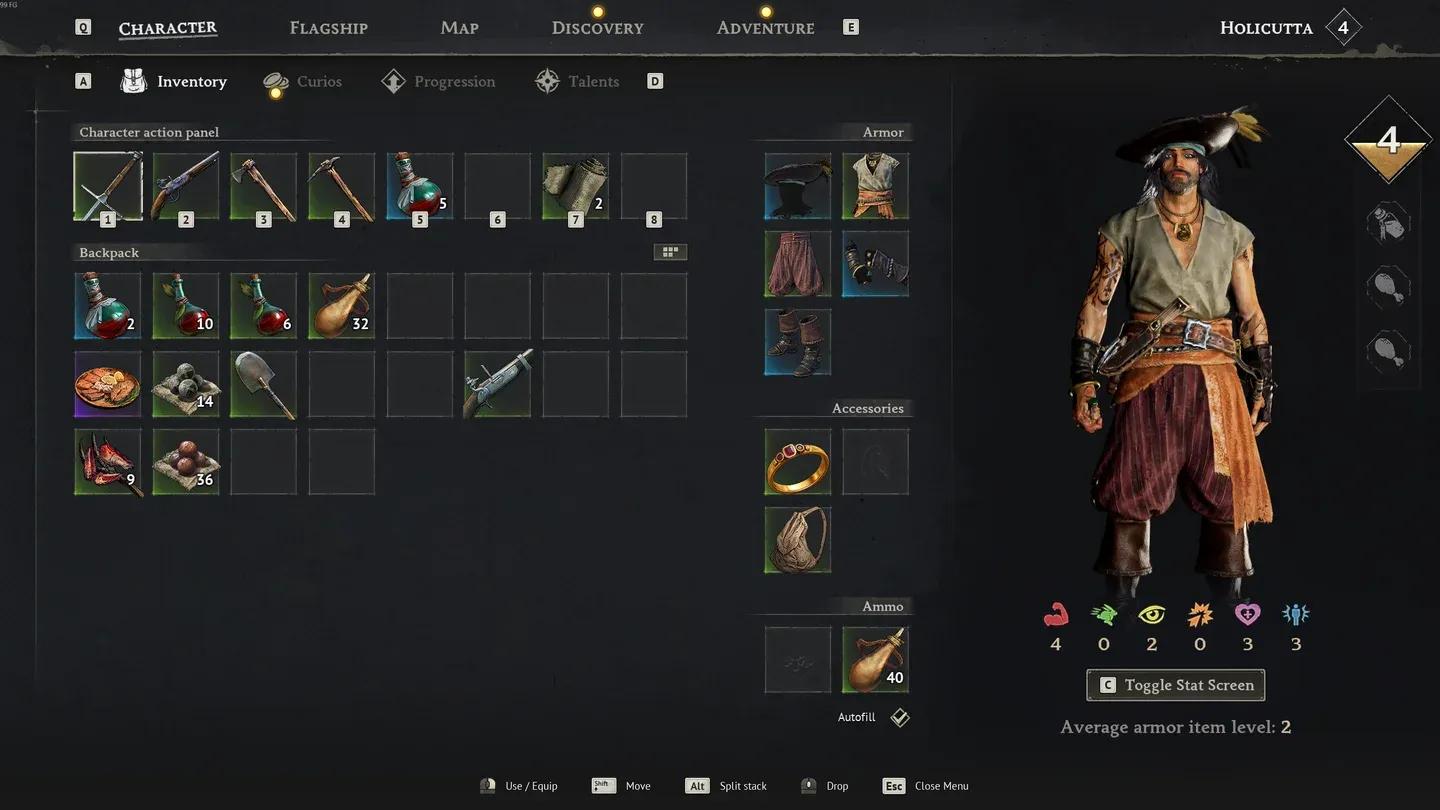Screen dimensions: 1440x810
Task: Click the backpack sort grid button
Action: click(670, 253)
